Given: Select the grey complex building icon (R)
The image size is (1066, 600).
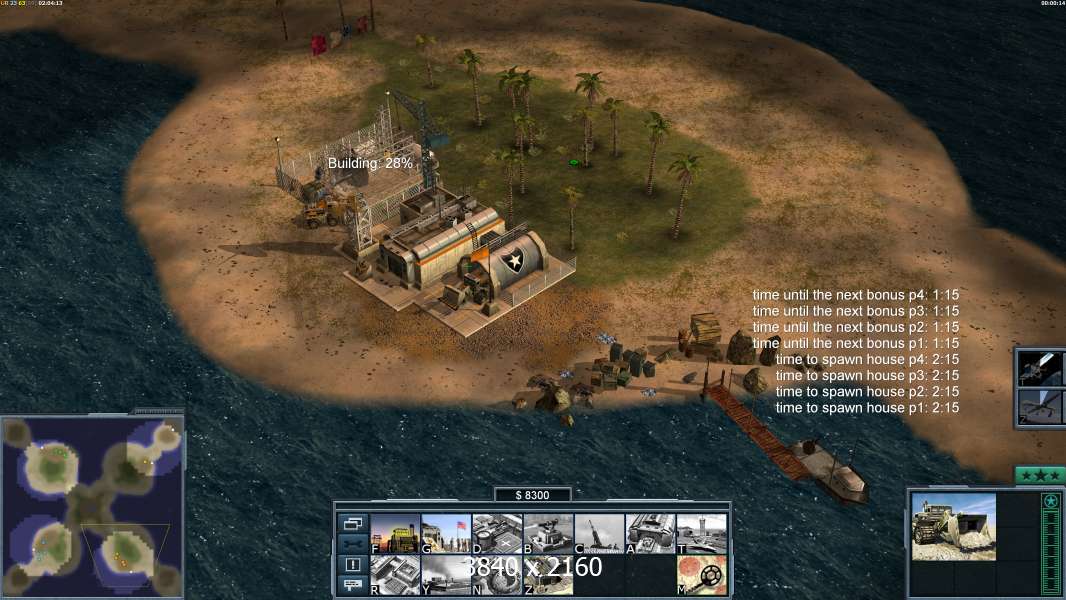Looking at the screenshot, I should (395, 575).
